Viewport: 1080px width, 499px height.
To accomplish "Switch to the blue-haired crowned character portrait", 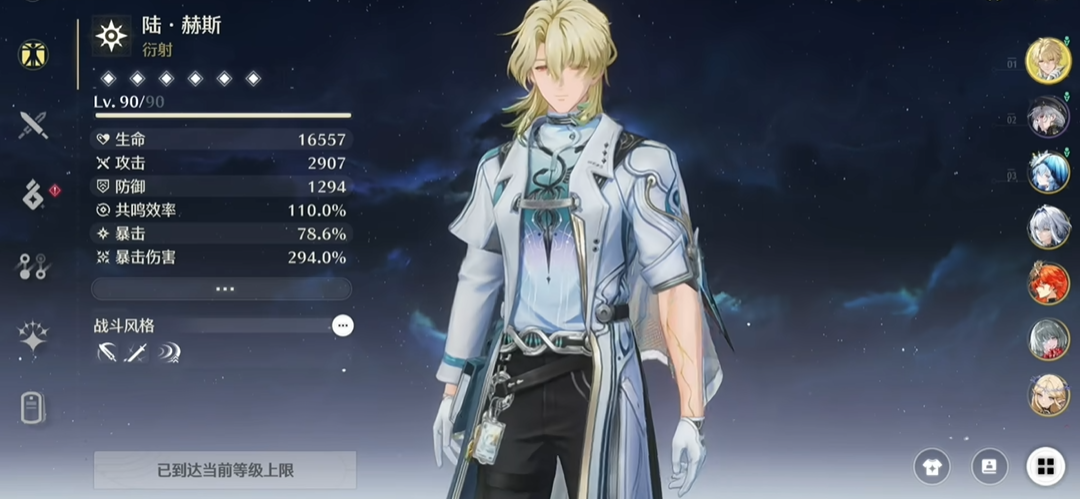I will (x=1048, y=172).
